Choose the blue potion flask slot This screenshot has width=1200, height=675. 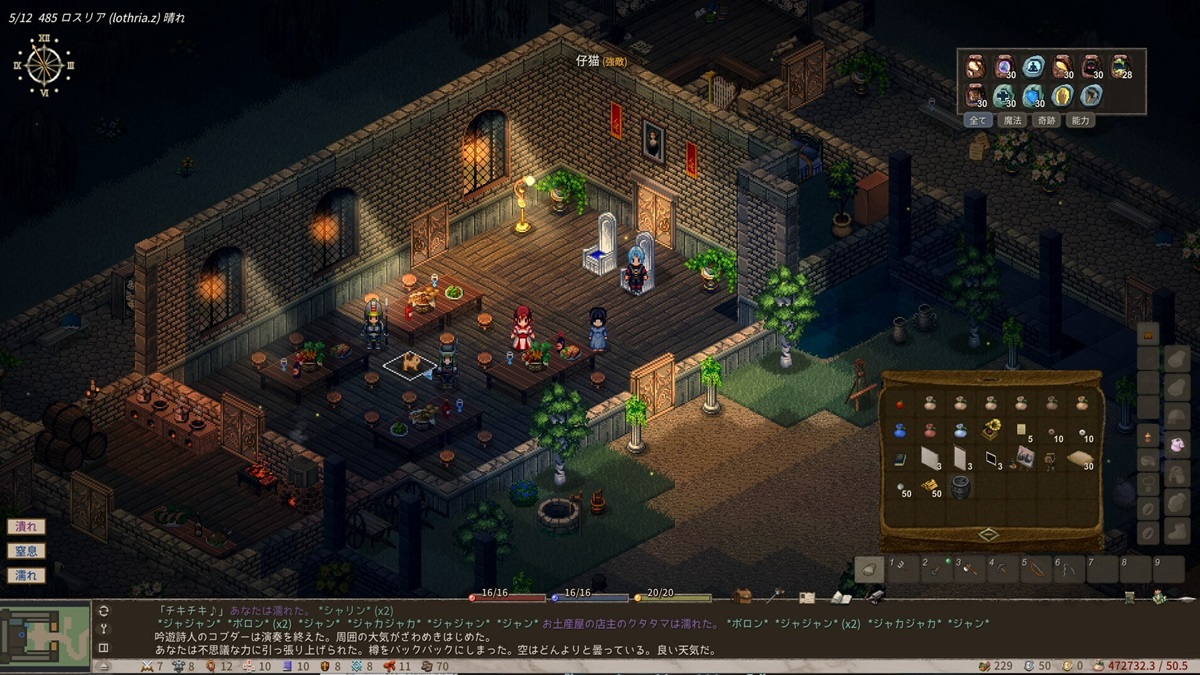(x=900, y=431)
